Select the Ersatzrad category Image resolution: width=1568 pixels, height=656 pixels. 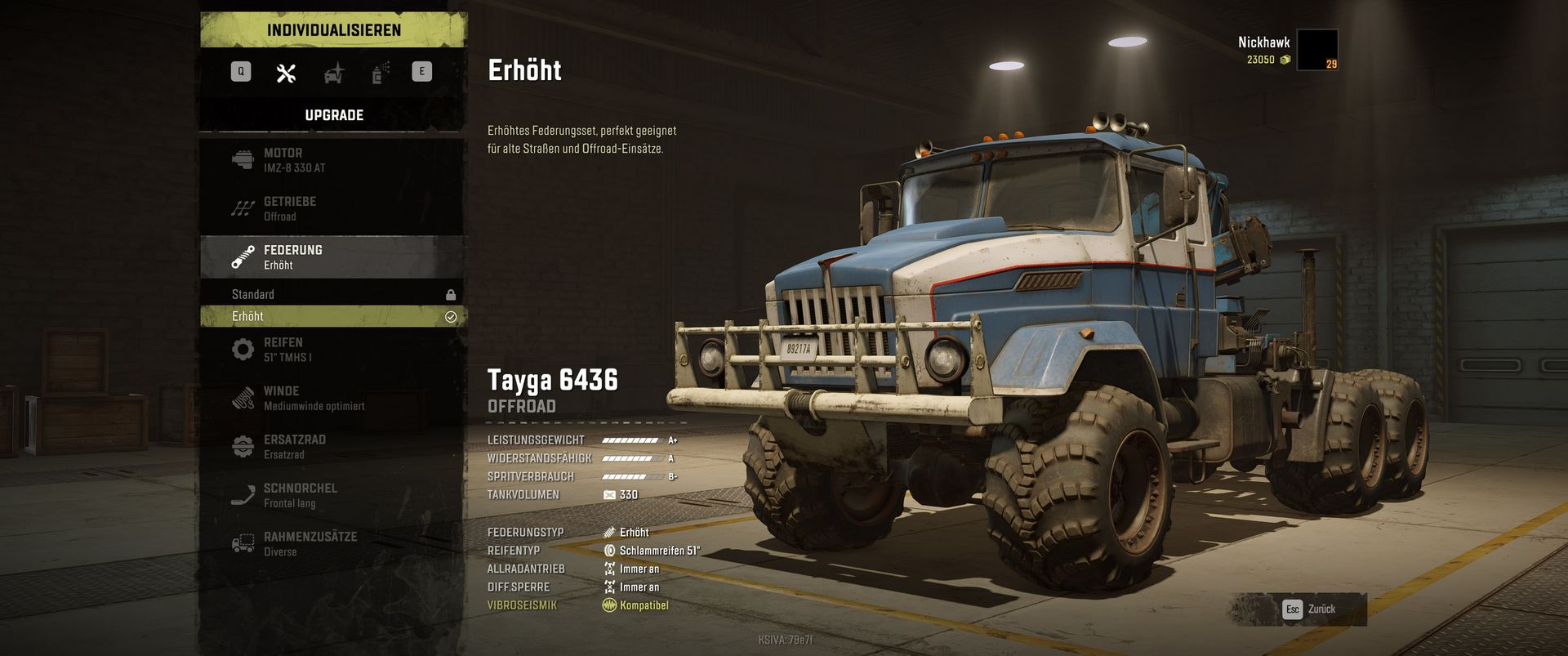(333, 446)
